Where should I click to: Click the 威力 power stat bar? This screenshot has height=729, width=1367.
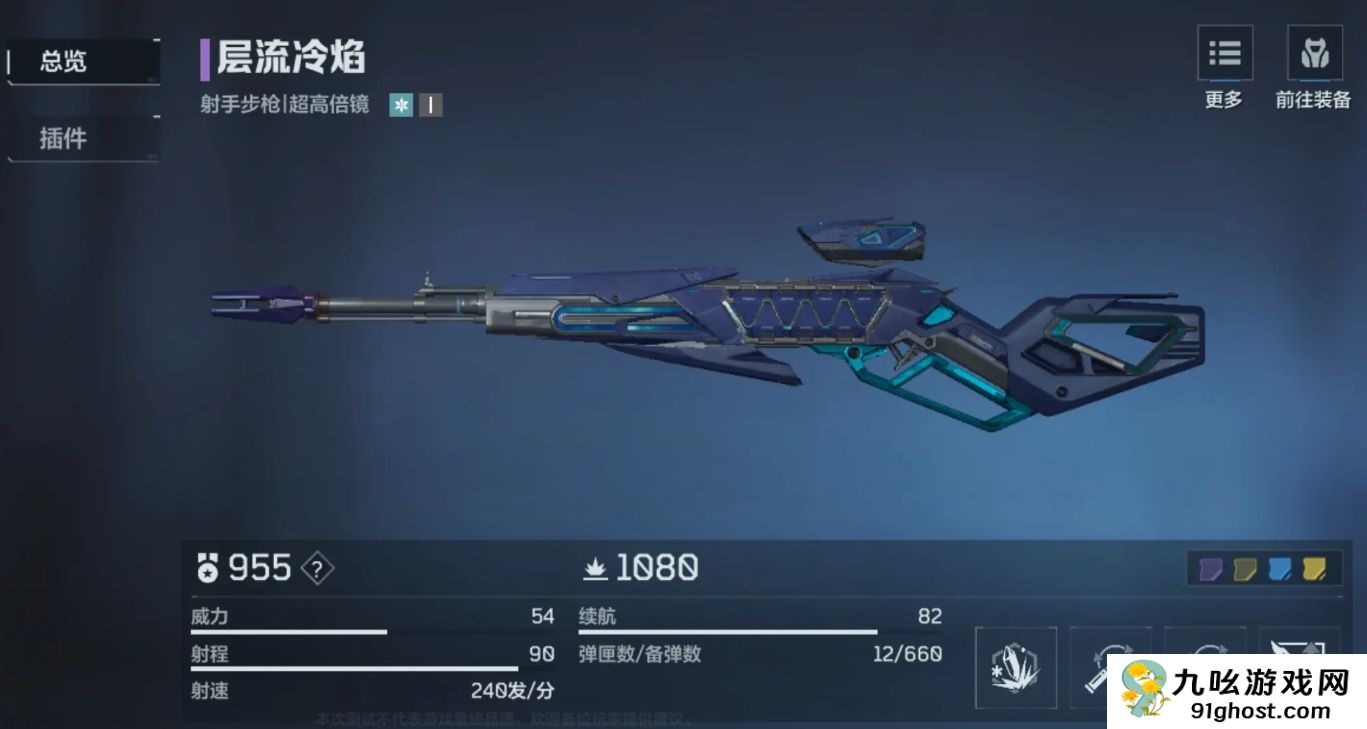[290, 630]
